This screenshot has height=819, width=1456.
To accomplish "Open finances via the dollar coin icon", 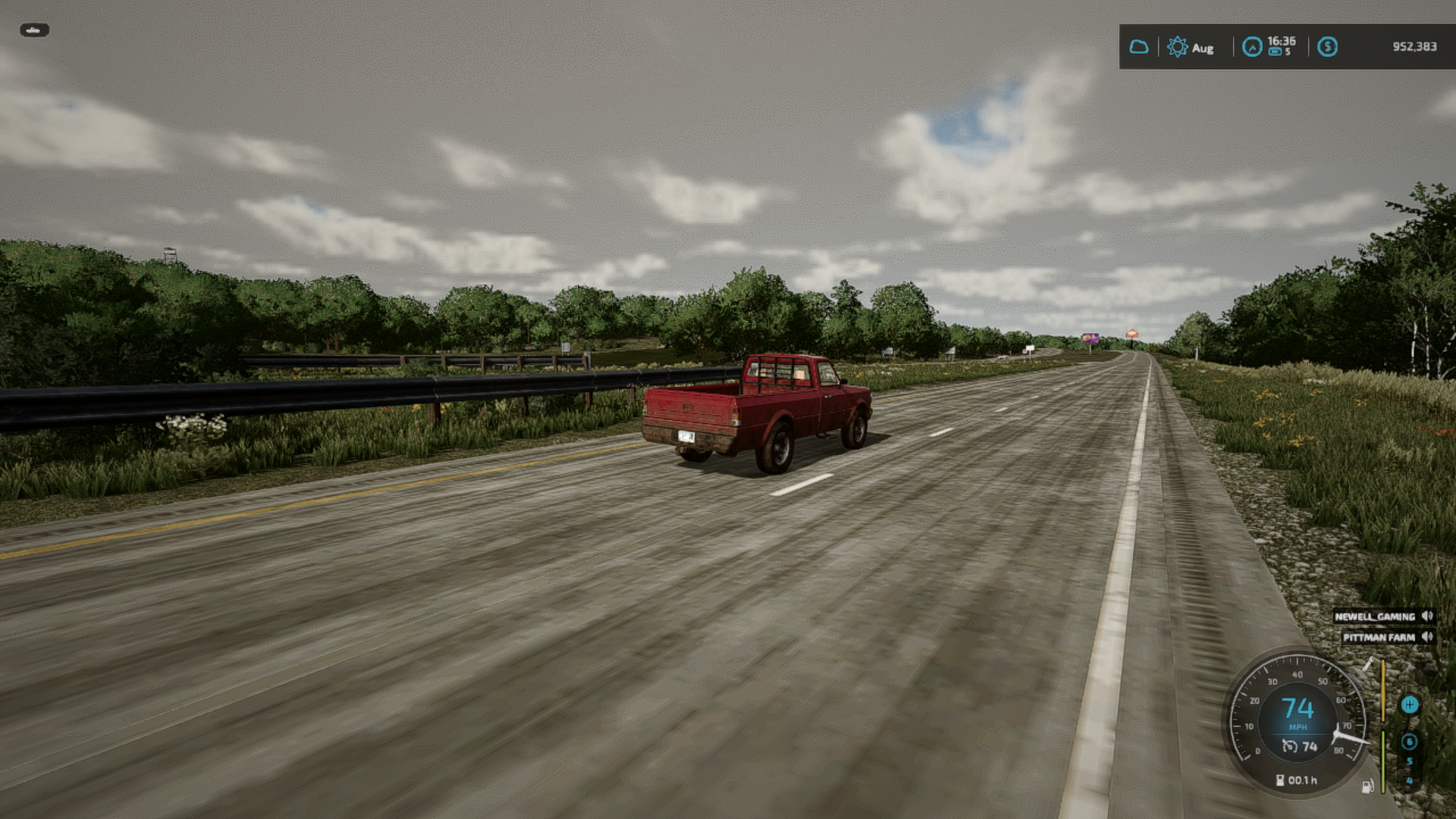I will click(1327, 47).
